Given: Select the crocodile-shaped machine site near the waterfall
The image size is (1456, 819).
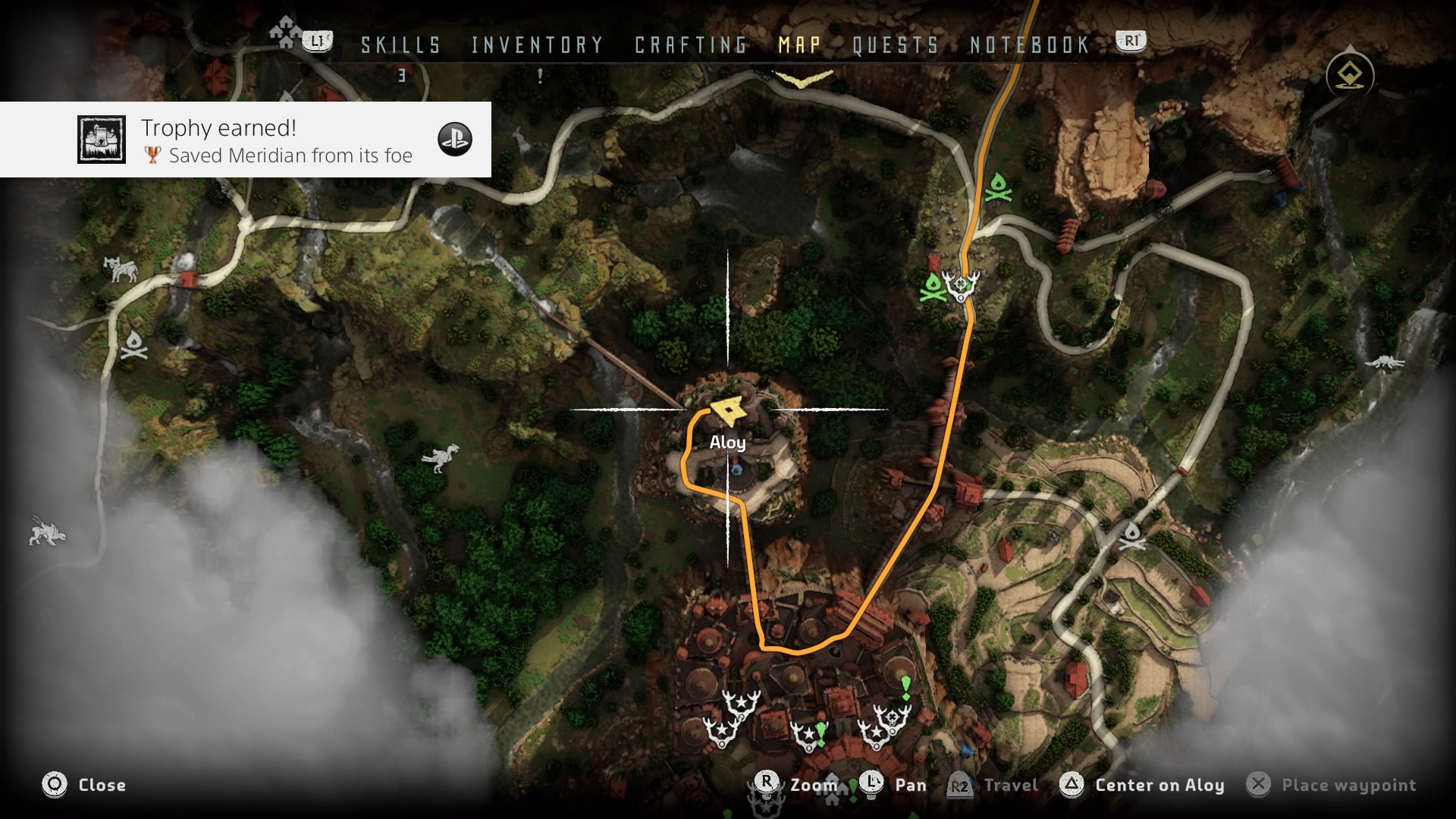Looking at the screenshot, I should coord(1384,363).
